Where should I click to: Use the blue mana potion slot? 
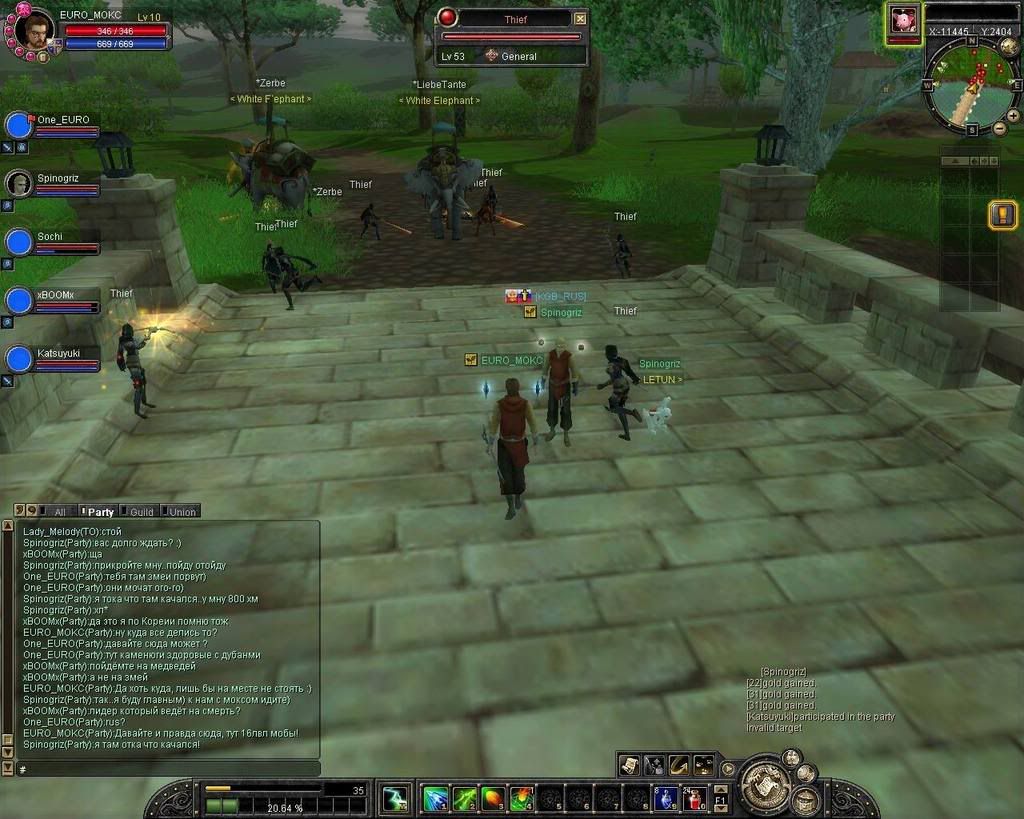(x=666, y=798)
